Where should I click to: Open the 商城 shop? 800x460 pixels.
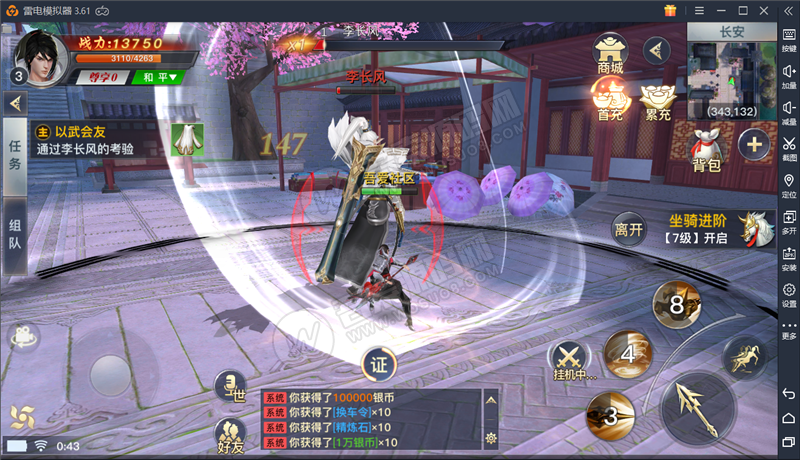coord(610,53)
